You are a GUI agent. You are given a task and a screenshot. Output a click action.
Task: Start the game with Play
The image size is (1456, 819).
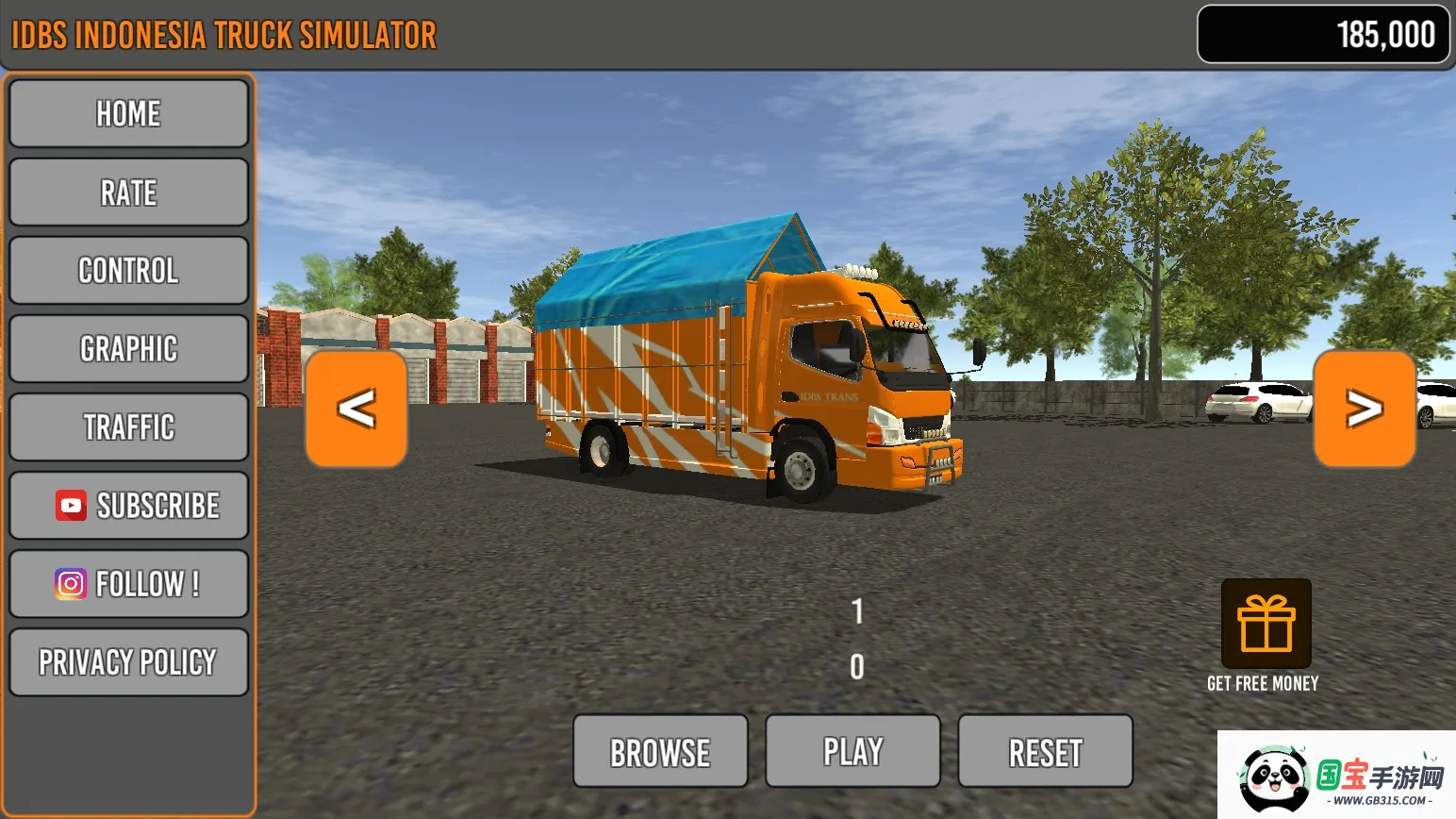coord(852,752)
